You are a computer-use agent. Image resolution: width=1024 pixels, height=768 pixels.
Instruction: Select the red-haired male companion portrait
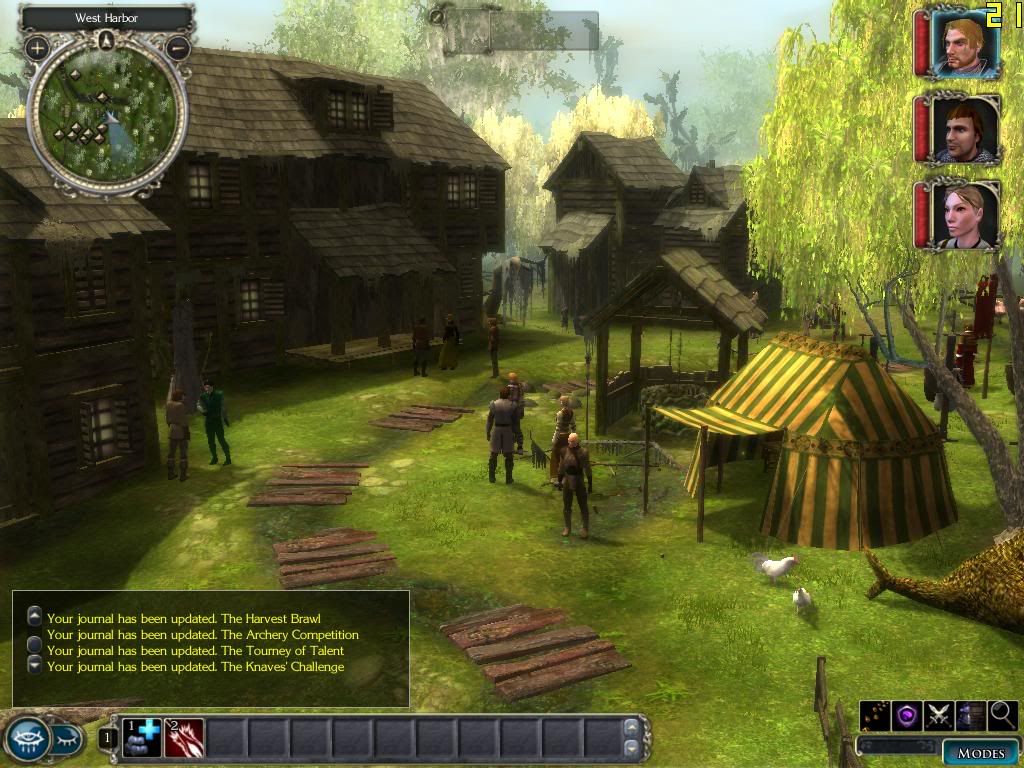point(965,129)
